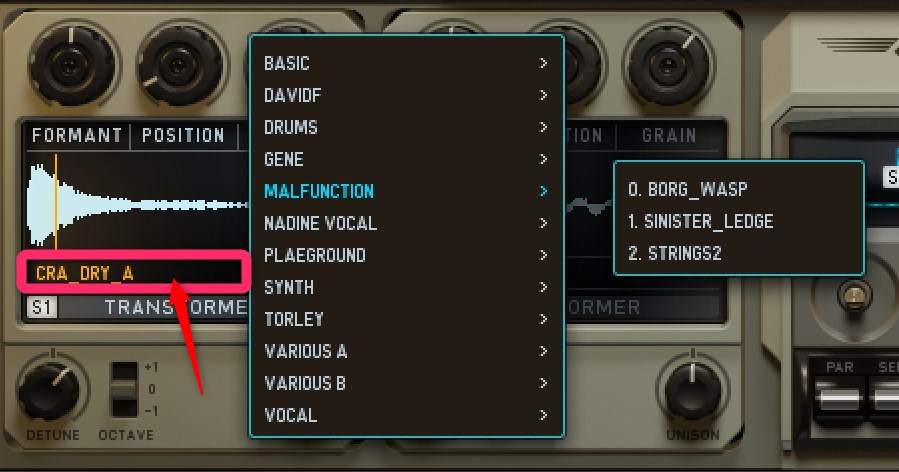Expand VARIOUS A submenu
899x472 pixels.
tap(306, 351)
